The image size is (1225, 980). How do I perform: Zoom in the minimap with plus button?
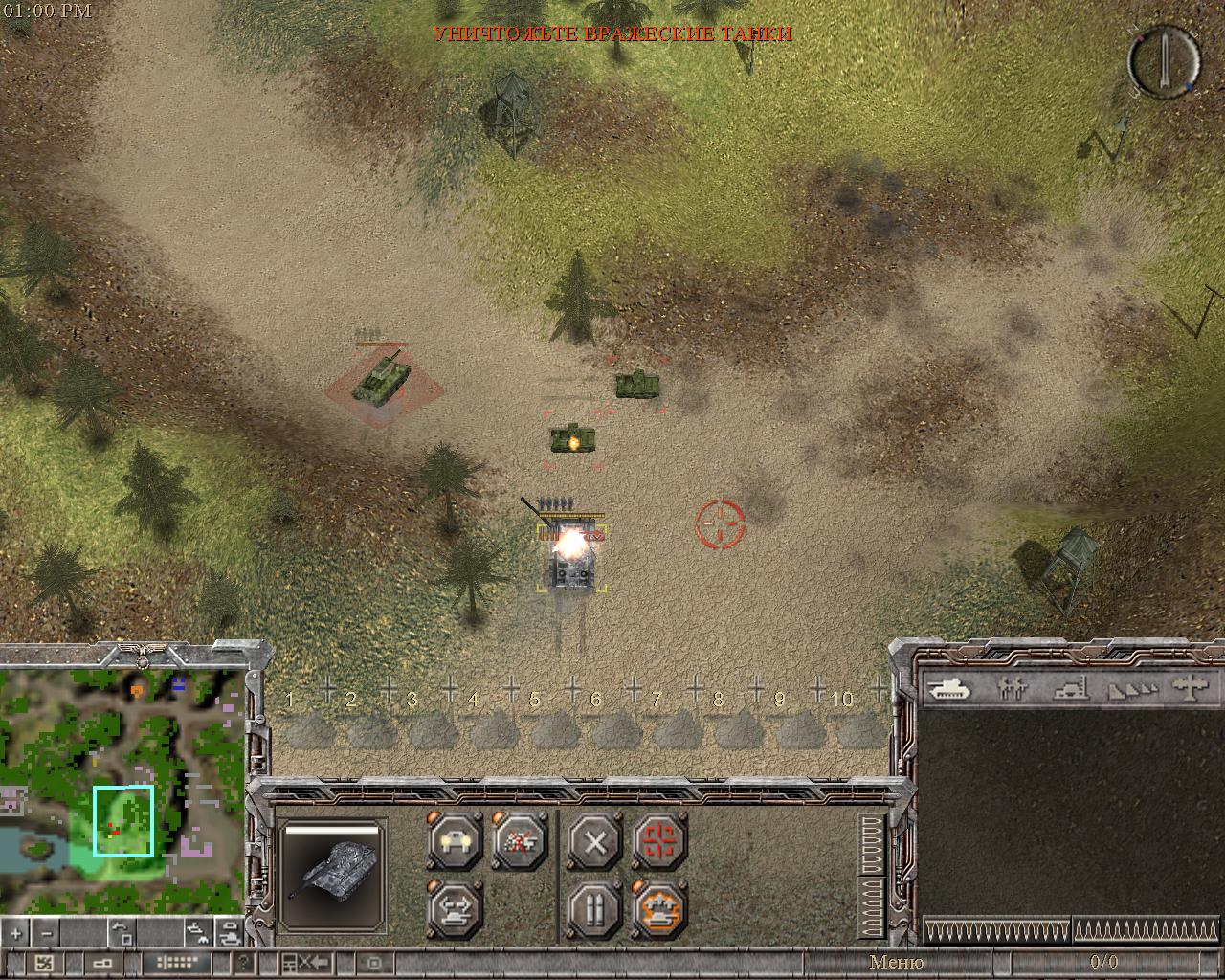pos(17,932)
